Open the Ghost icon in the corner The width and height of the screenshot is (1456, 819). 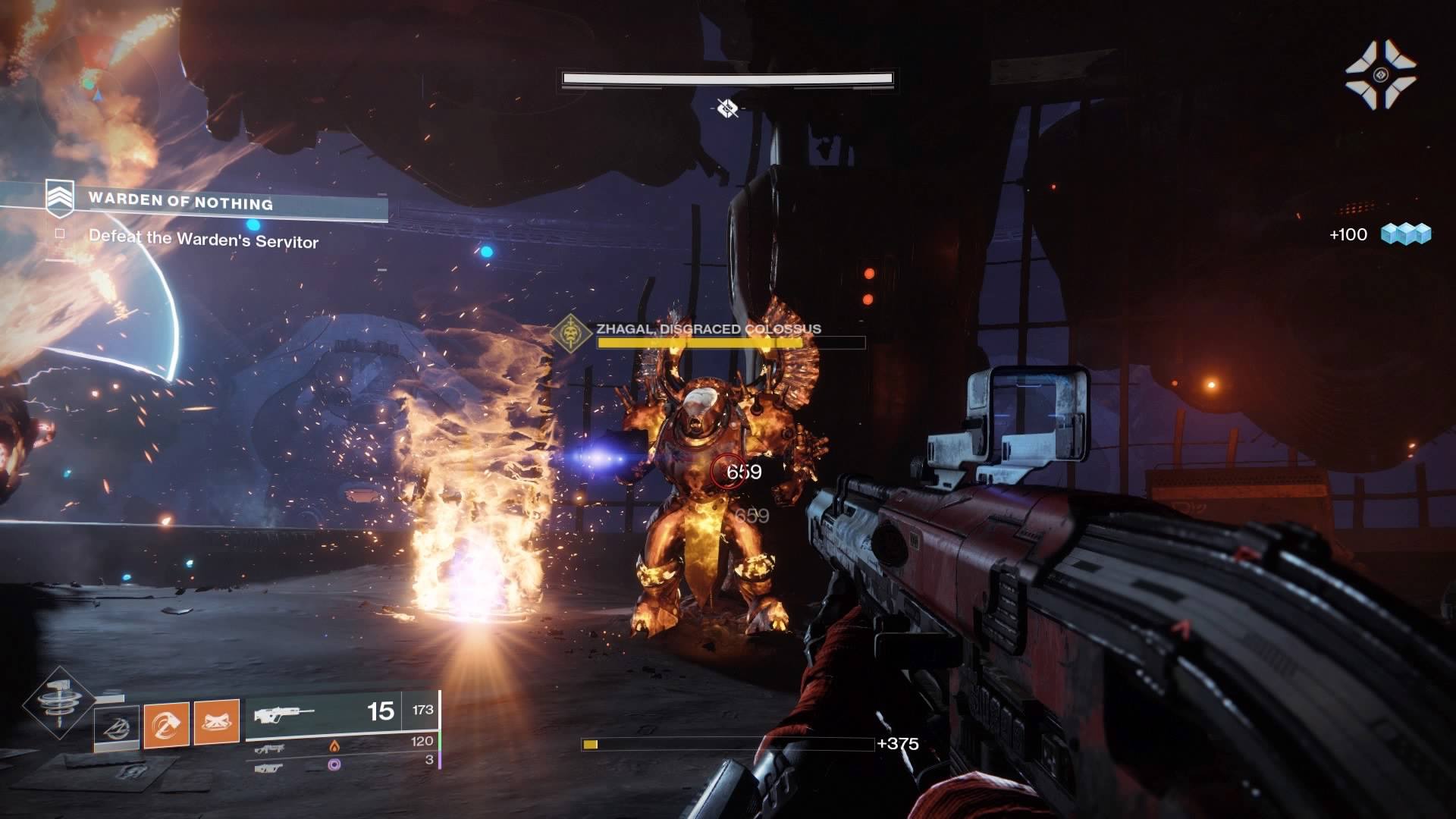coord(1380,74)
